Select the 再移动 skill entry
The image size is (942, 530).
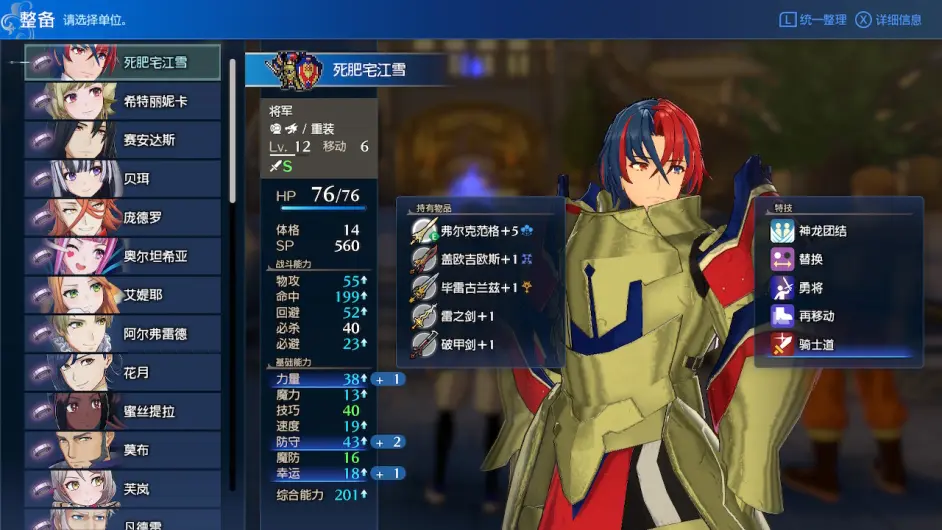(816, 316)
